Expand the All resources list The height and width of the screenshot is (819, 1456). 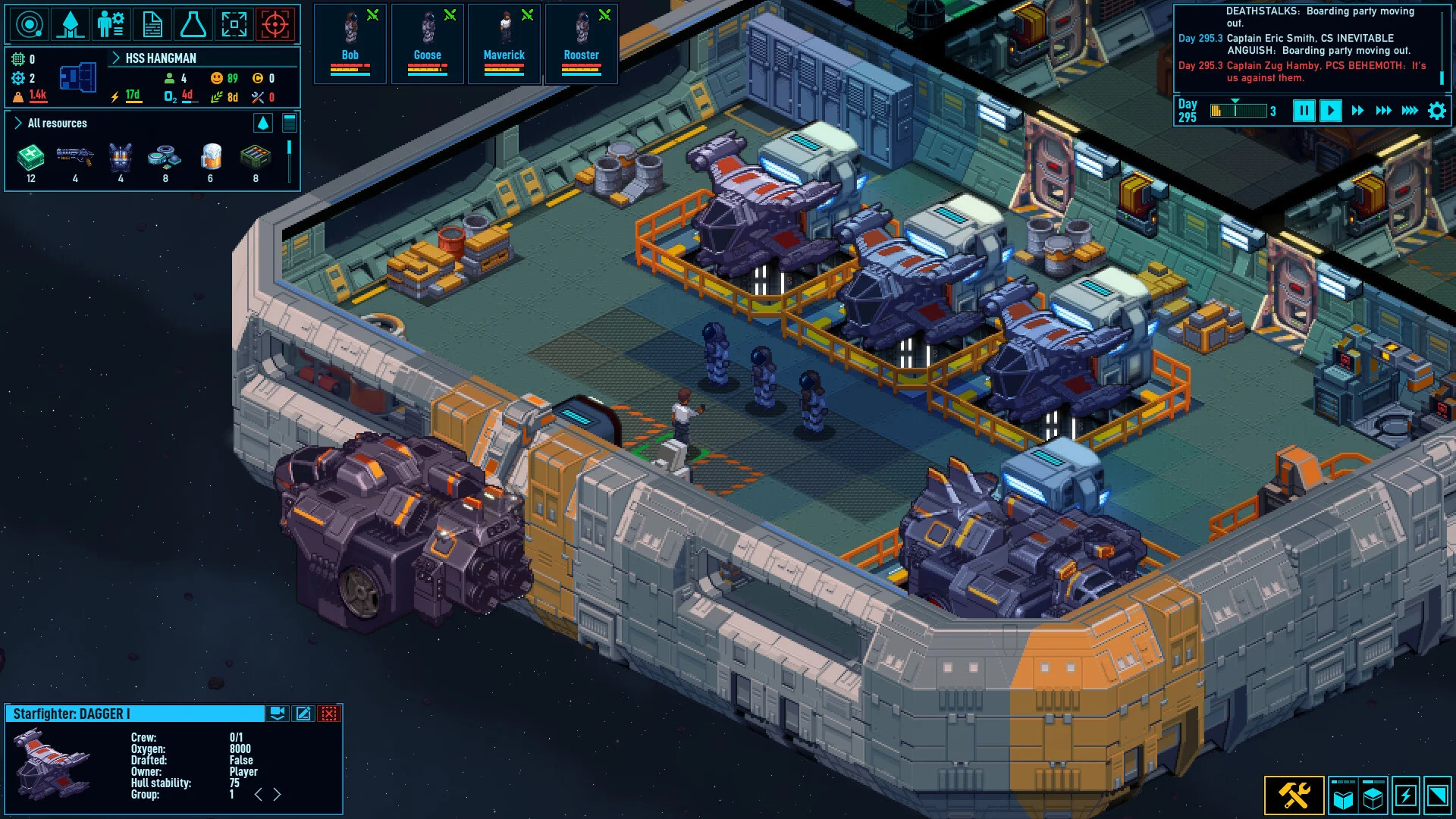18,123
